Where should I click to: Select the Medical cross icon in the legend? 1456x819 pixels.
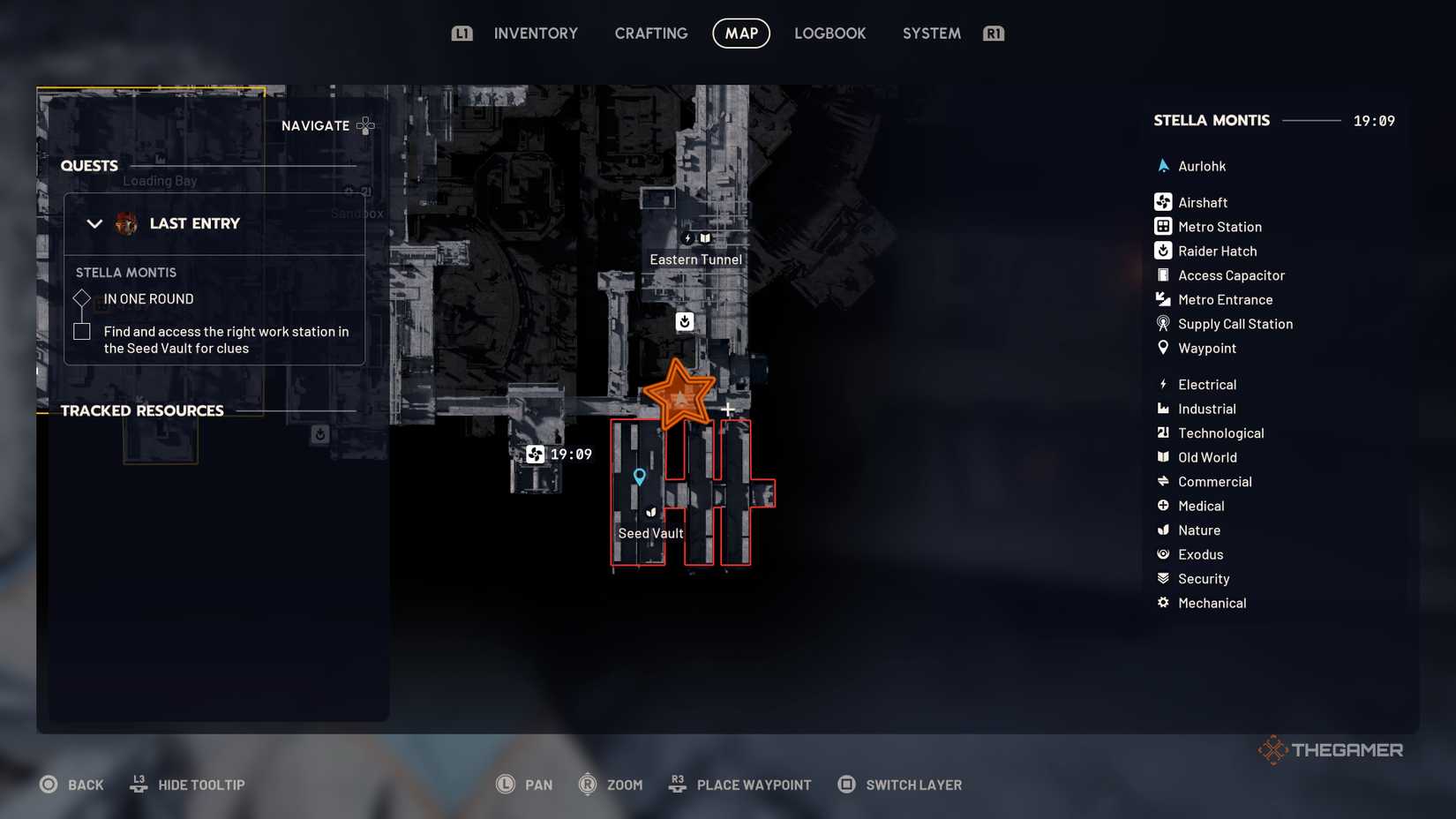tap(1163, 506)
